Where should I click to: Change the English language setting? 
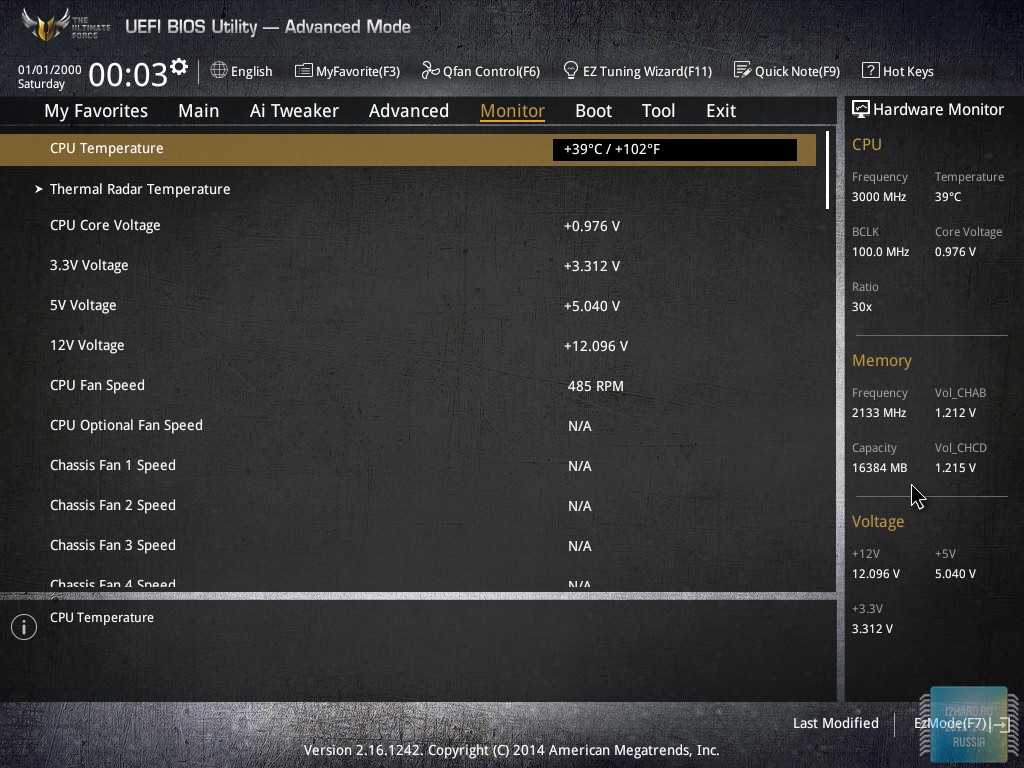[242, 71]
